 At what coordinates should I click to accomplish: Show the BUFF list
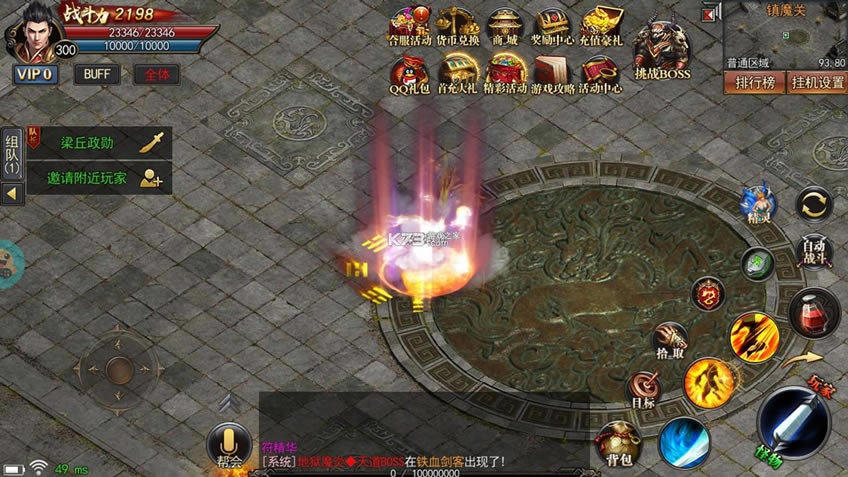97,74
